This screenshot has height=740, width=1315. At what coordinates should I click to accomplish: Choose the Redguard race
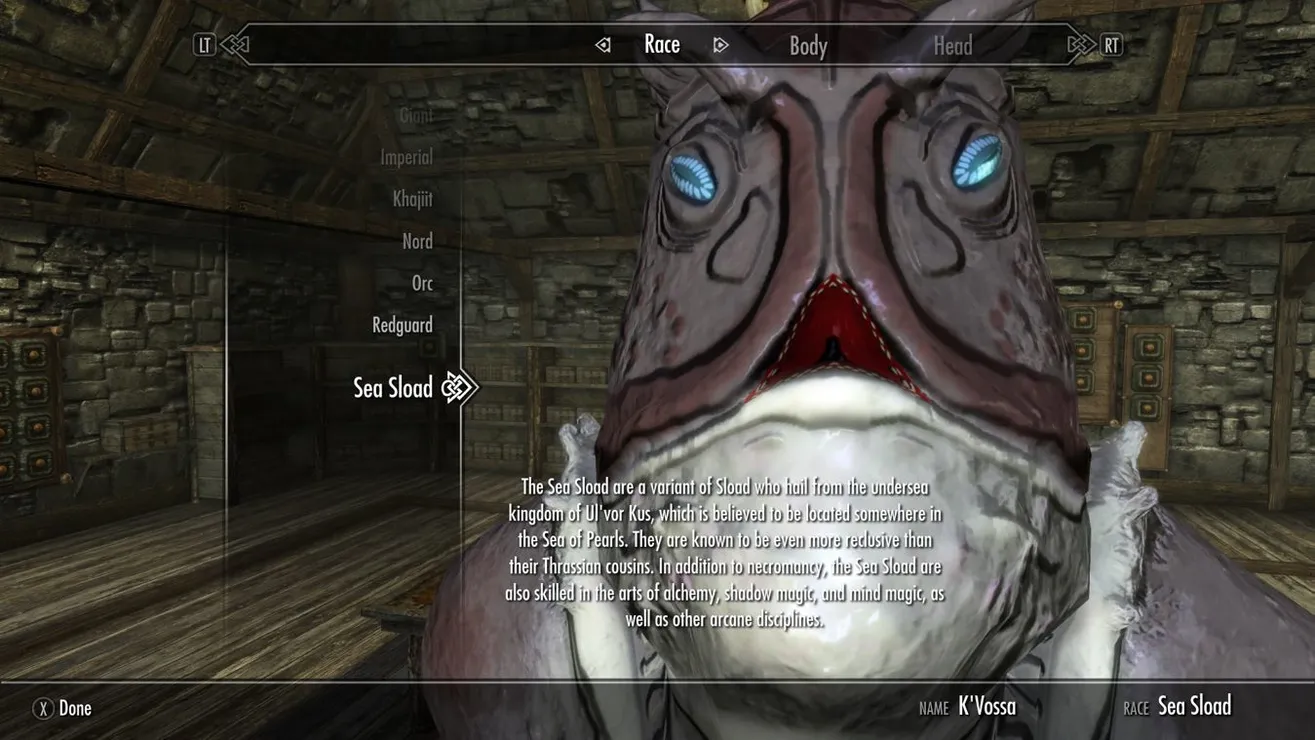[402, 325]
